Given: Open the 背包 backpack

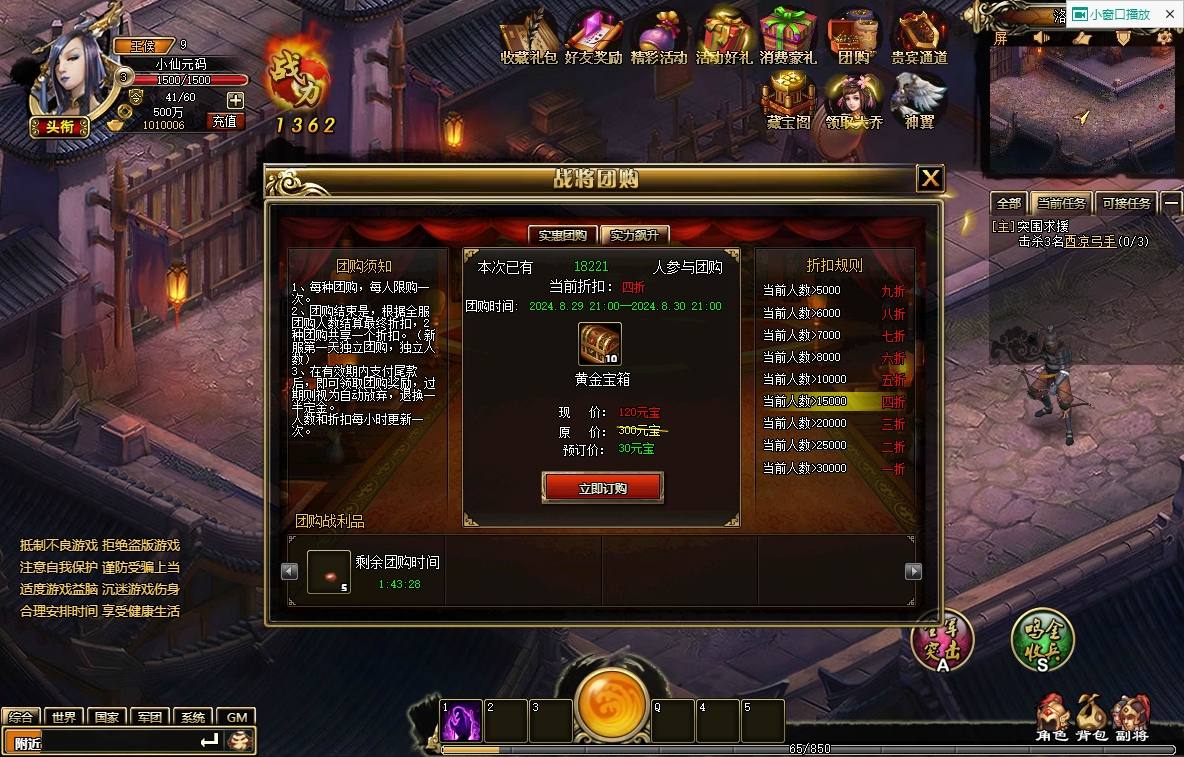Looking at the screenshot, I should pos(1090,718).
